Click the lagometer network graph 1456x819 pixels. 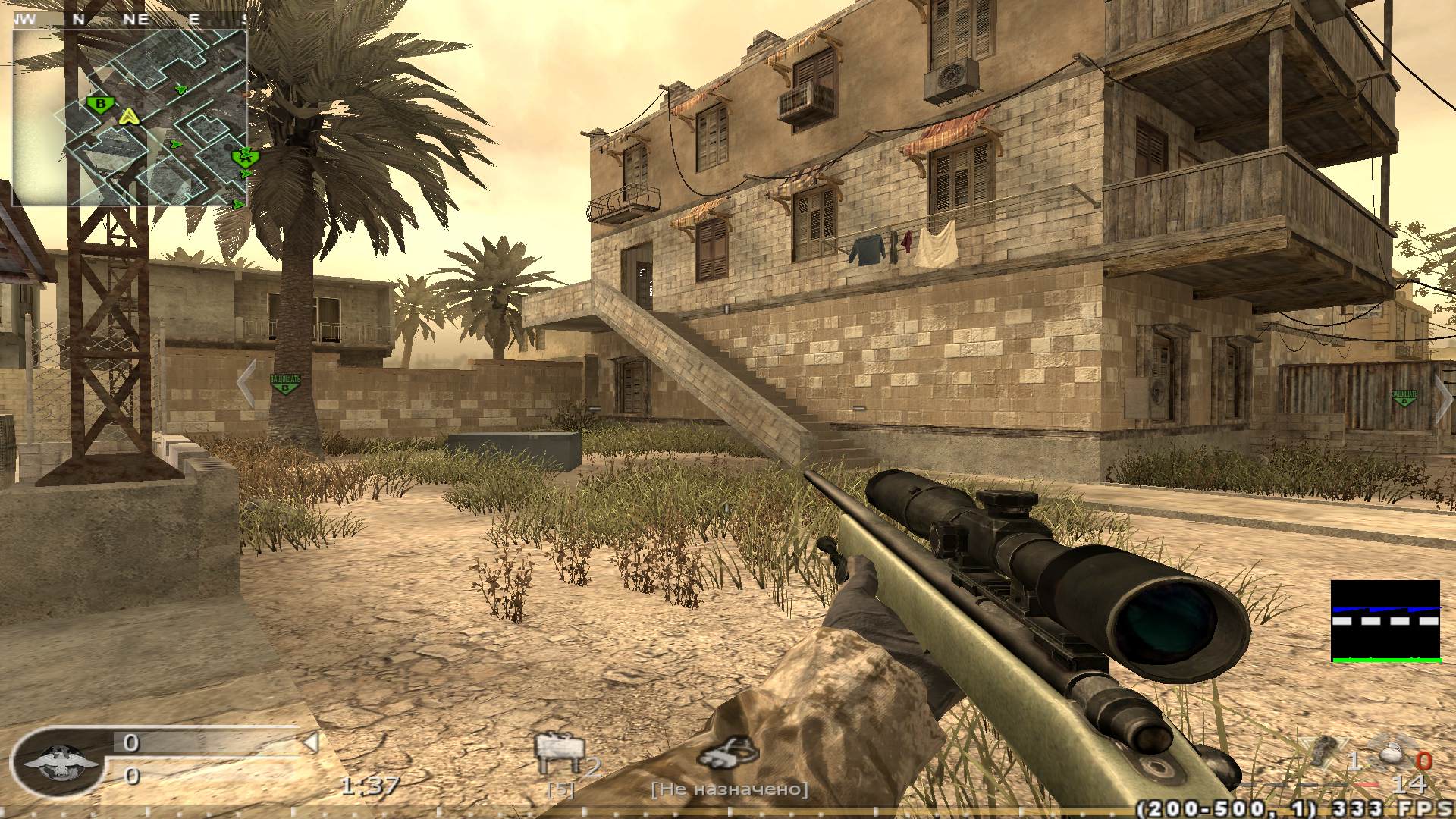[x=1385, y=621]
